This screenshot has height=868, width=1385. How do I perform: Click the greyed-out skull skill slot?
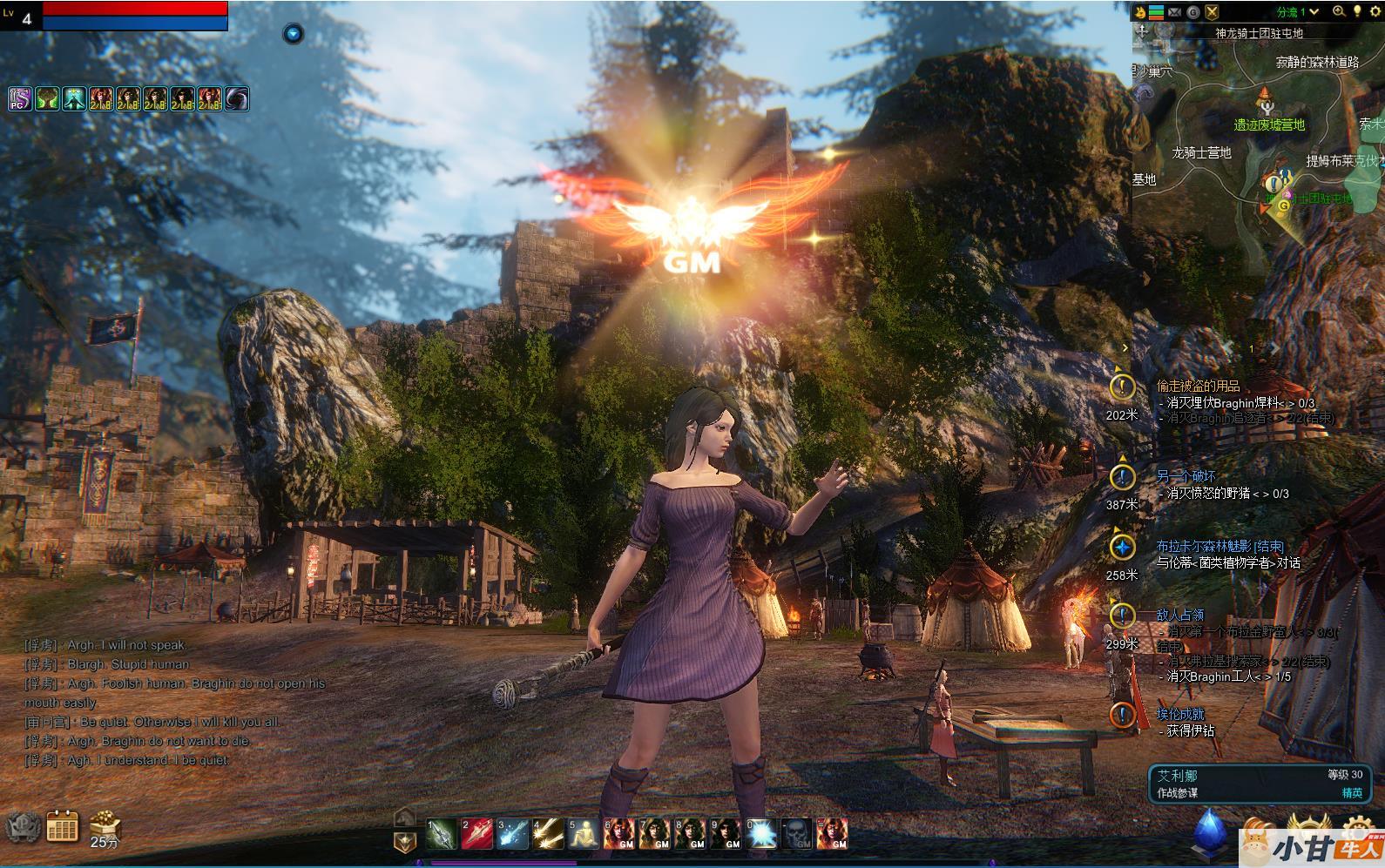(x=796, y=833)
